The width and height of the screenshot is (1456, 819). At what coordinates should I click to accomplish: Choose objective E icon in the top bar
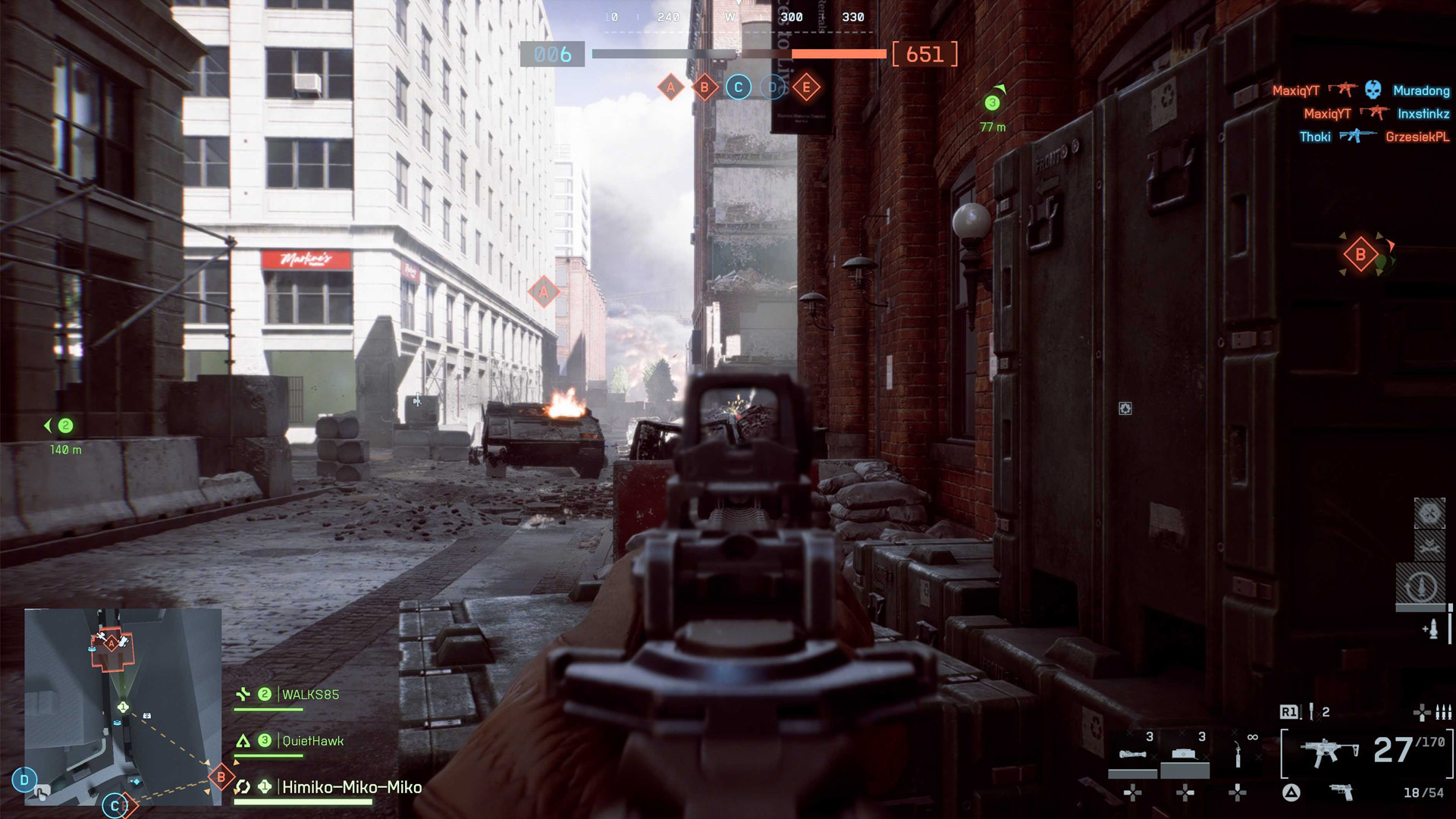click(806, 87)
